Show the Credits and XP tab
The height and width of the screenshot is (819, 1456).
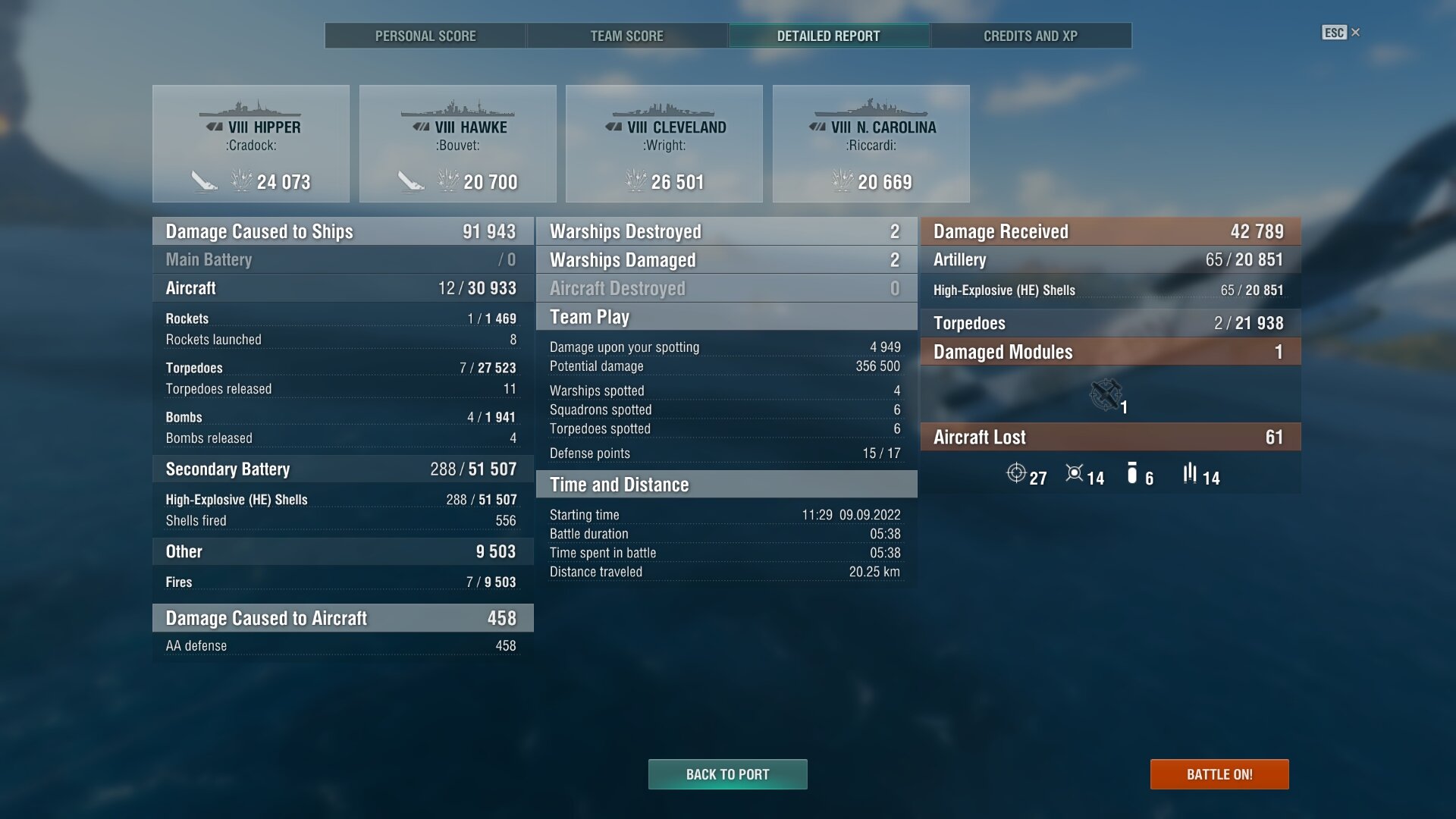1031,36
